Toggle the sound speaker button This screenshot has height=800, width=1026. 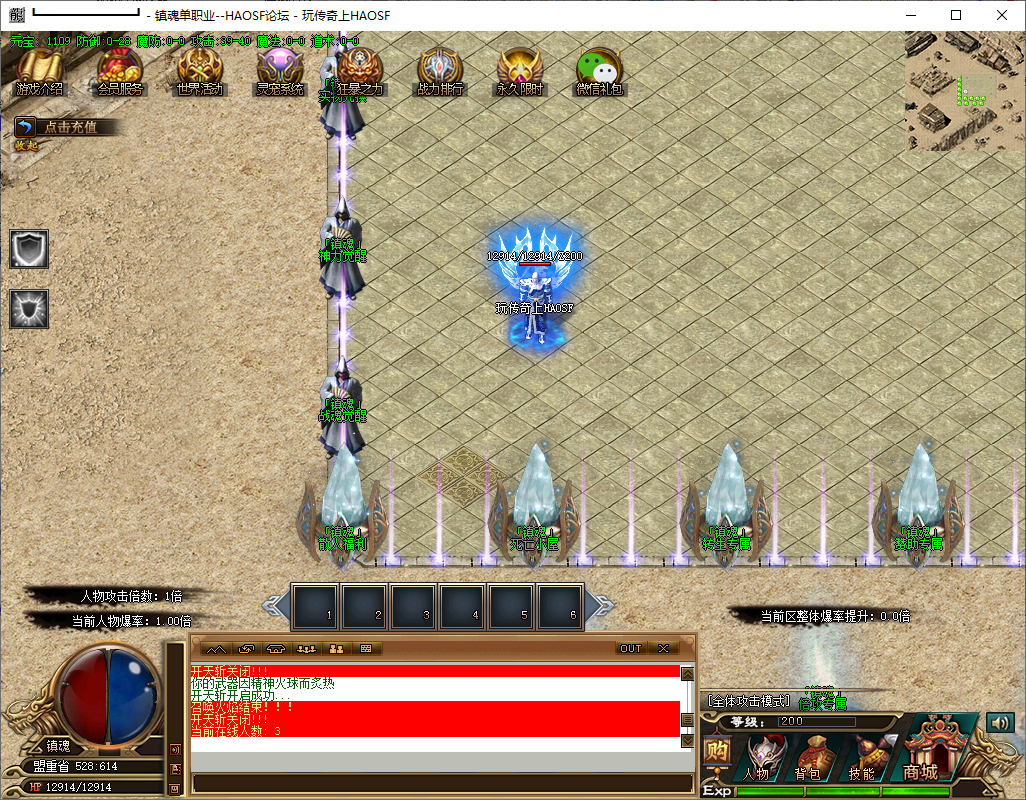999,722
